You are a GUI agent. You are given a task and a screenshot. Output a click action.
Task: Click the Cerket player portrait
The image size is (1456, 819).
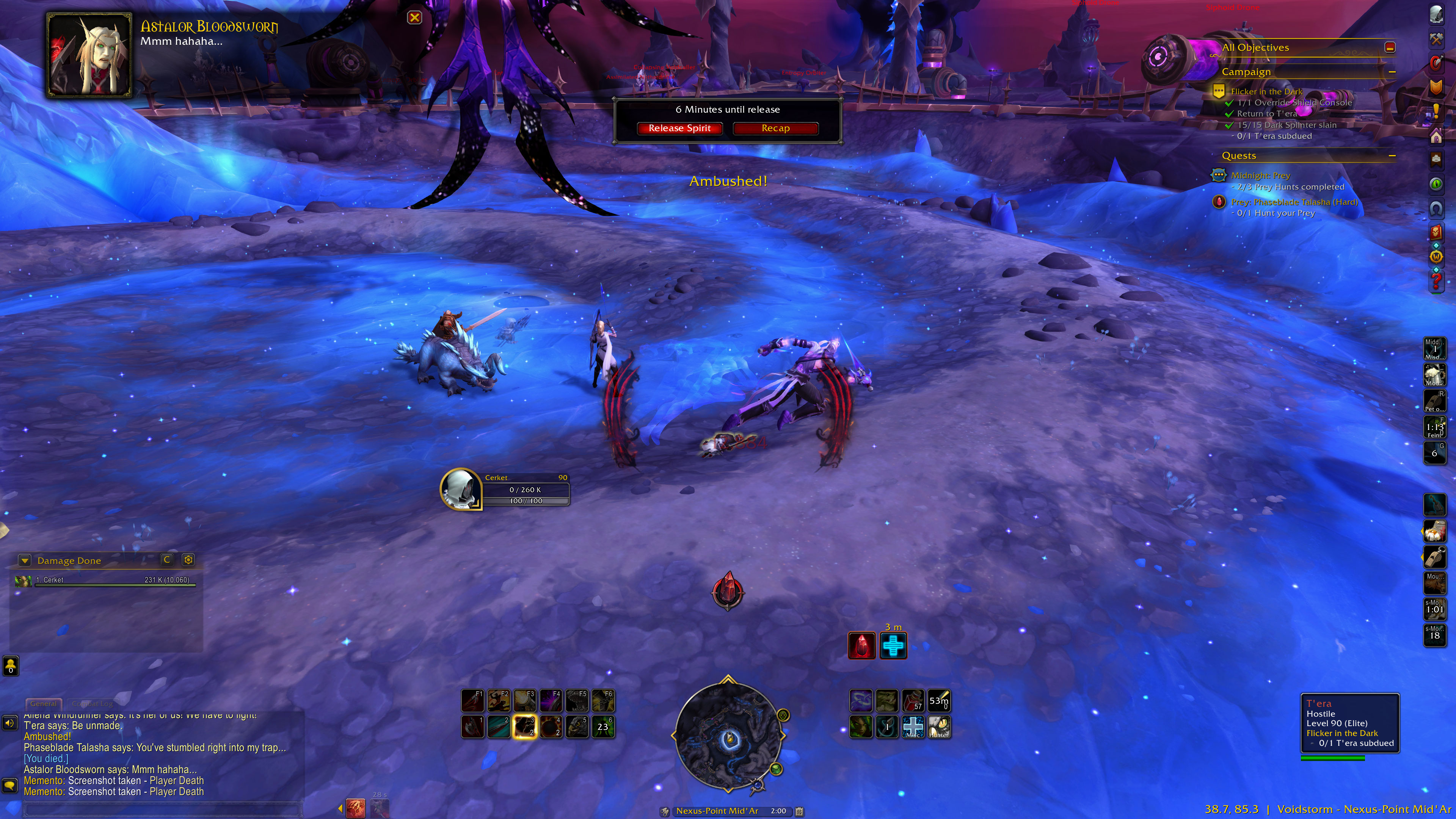(460, 489)
